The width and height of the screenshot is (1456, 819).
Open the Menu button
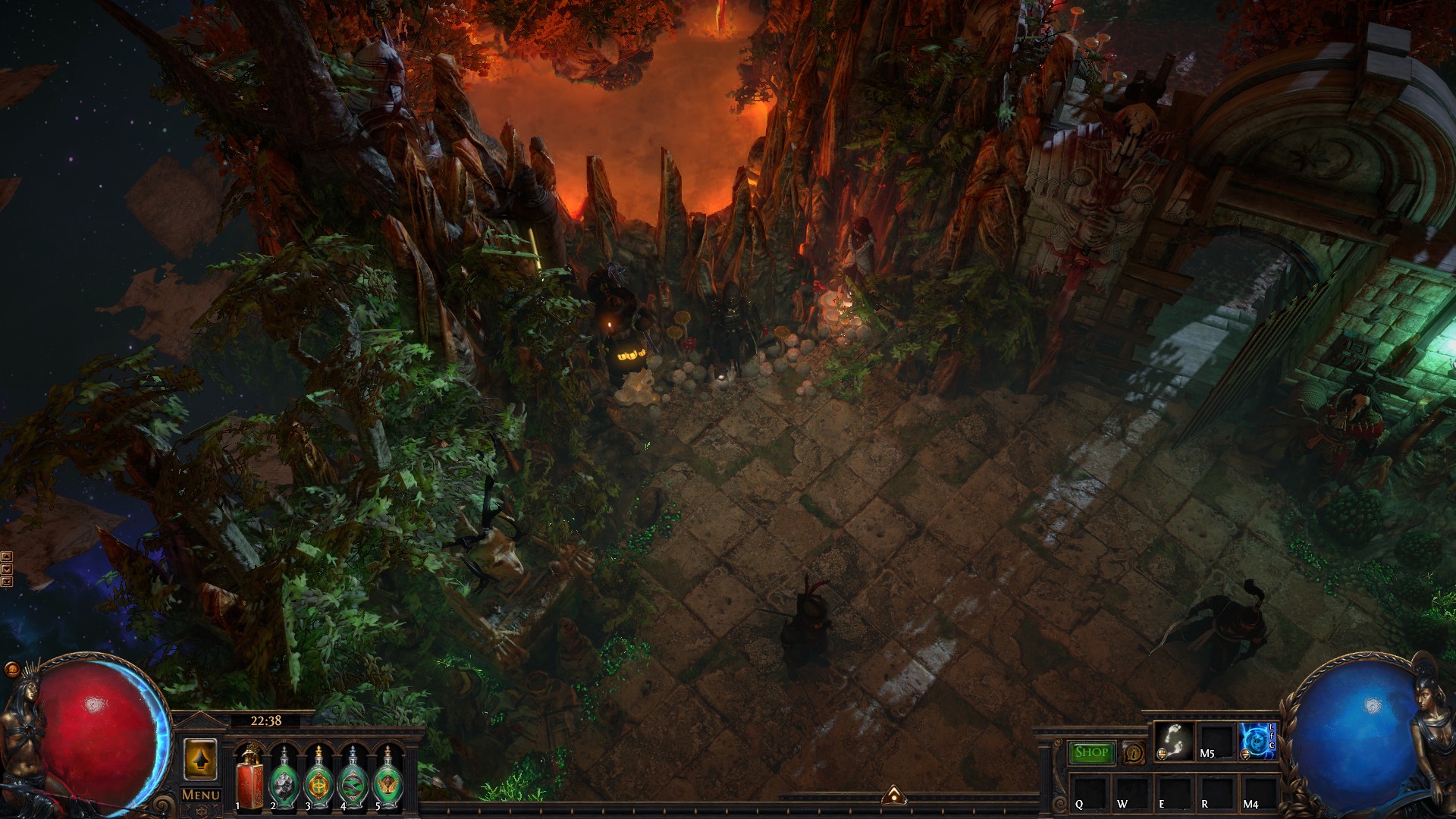tap(201, 795)
